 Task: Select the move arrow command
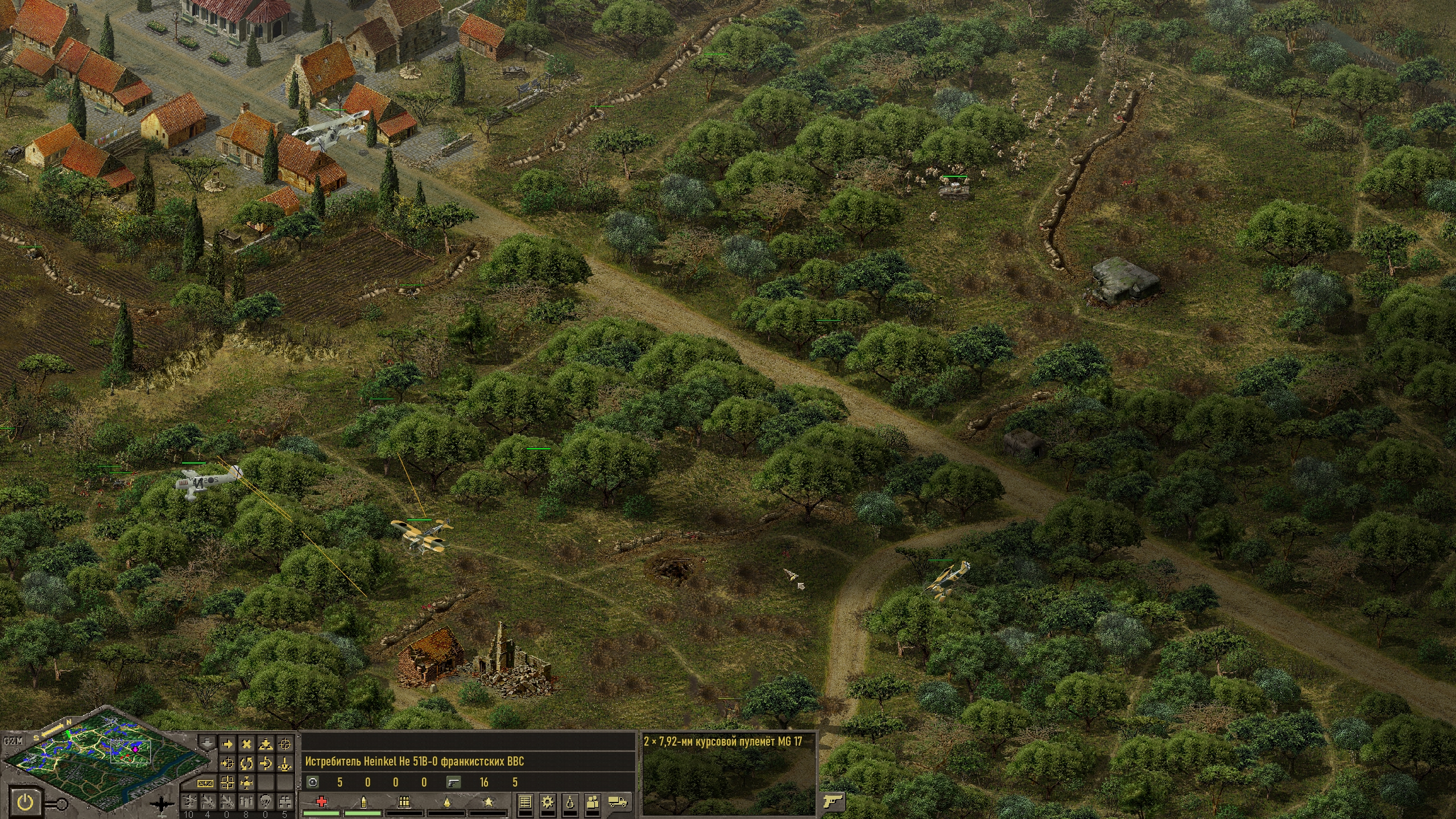tap(227, 743)
